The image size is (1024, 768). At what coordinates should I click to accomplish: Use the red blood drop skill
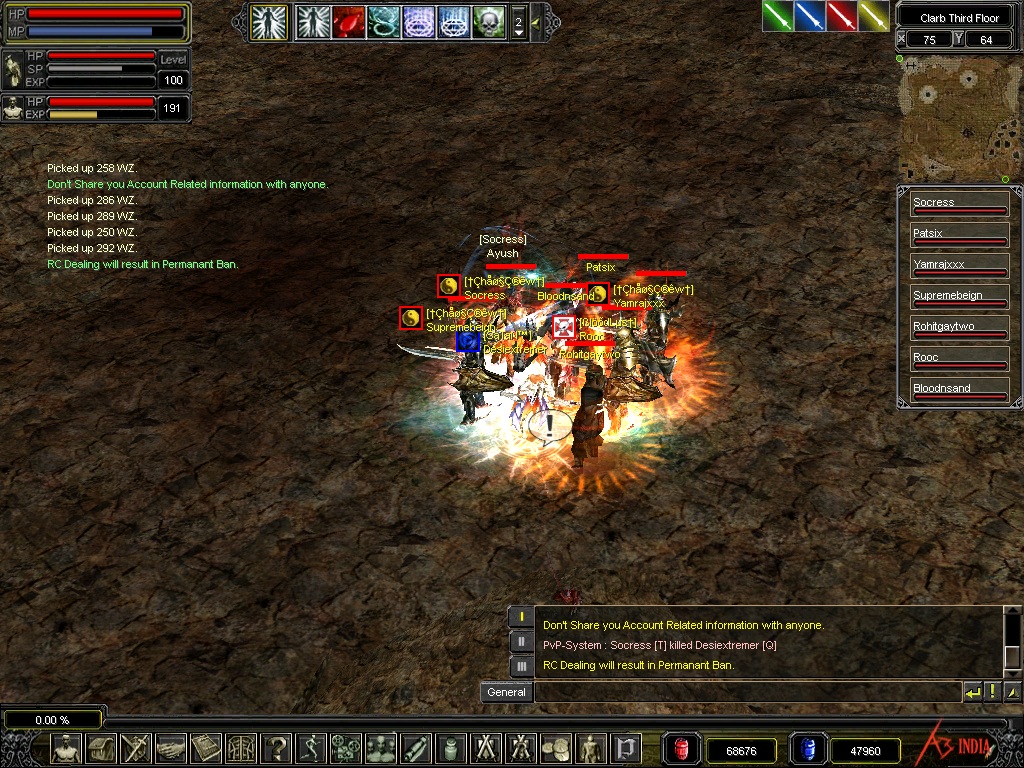[x=349, y=21]
